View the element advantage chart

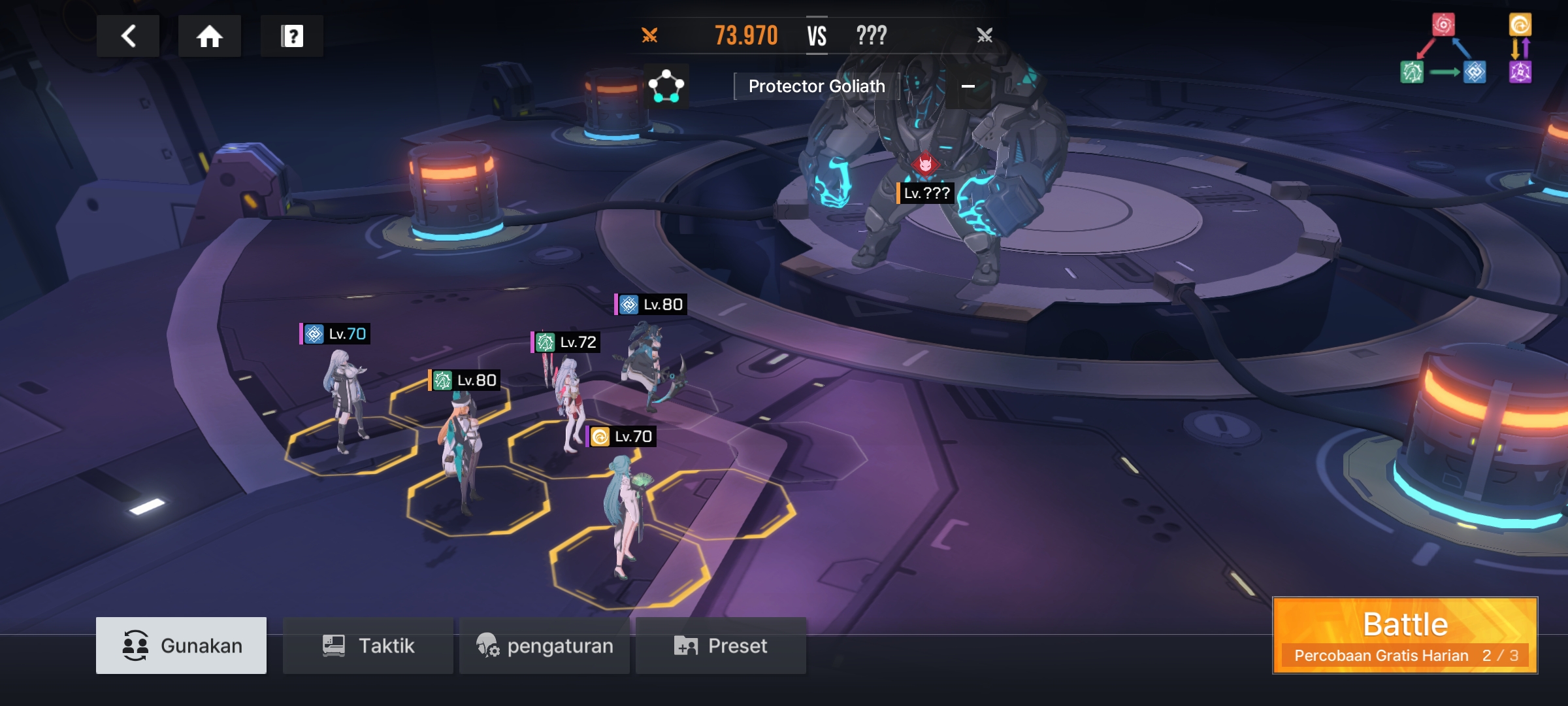click(x=1466, y=49)
